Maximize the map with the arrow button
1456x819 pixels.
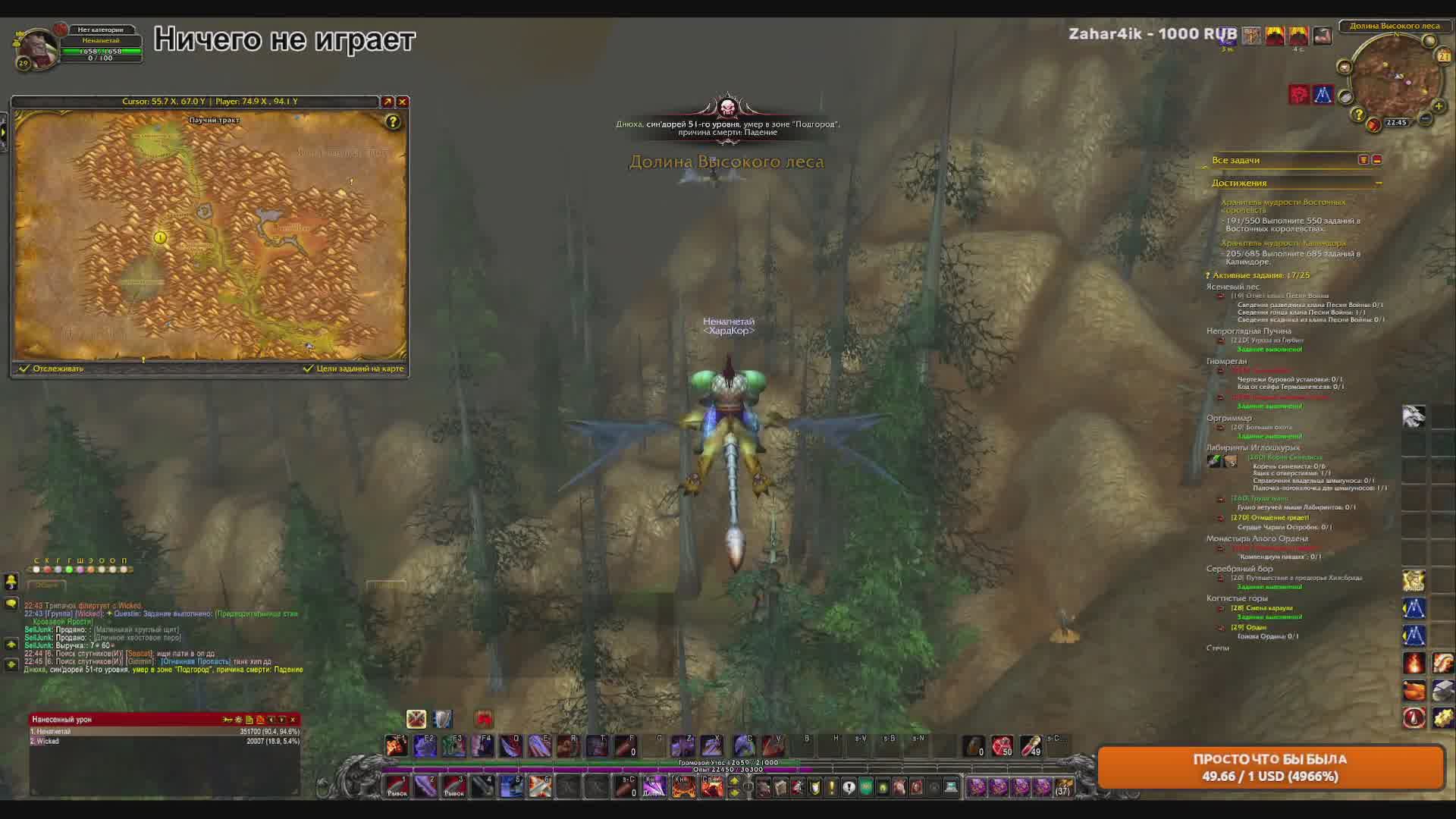388,102
